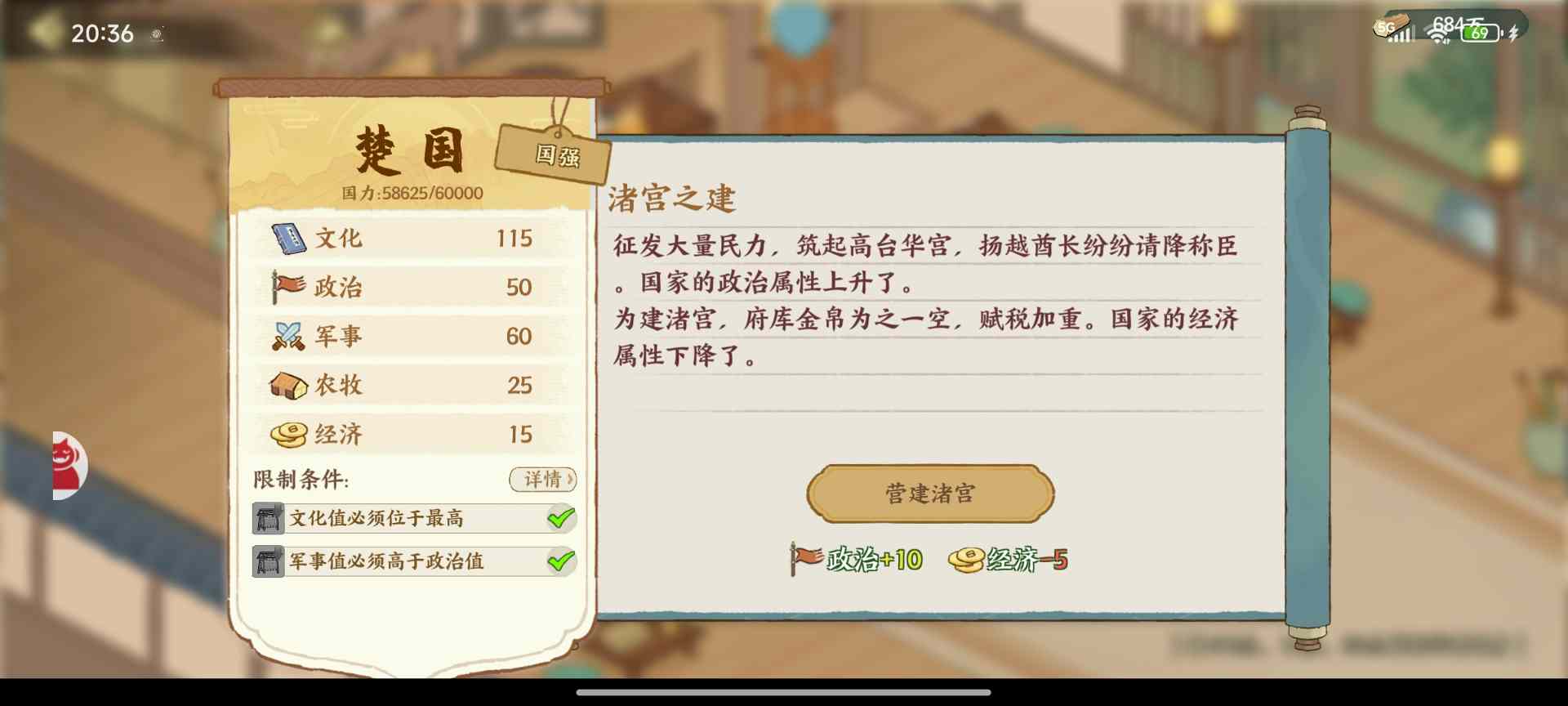Tap the 军事 crossed swords icon
Screen dimensions: 1568x706
290,336
